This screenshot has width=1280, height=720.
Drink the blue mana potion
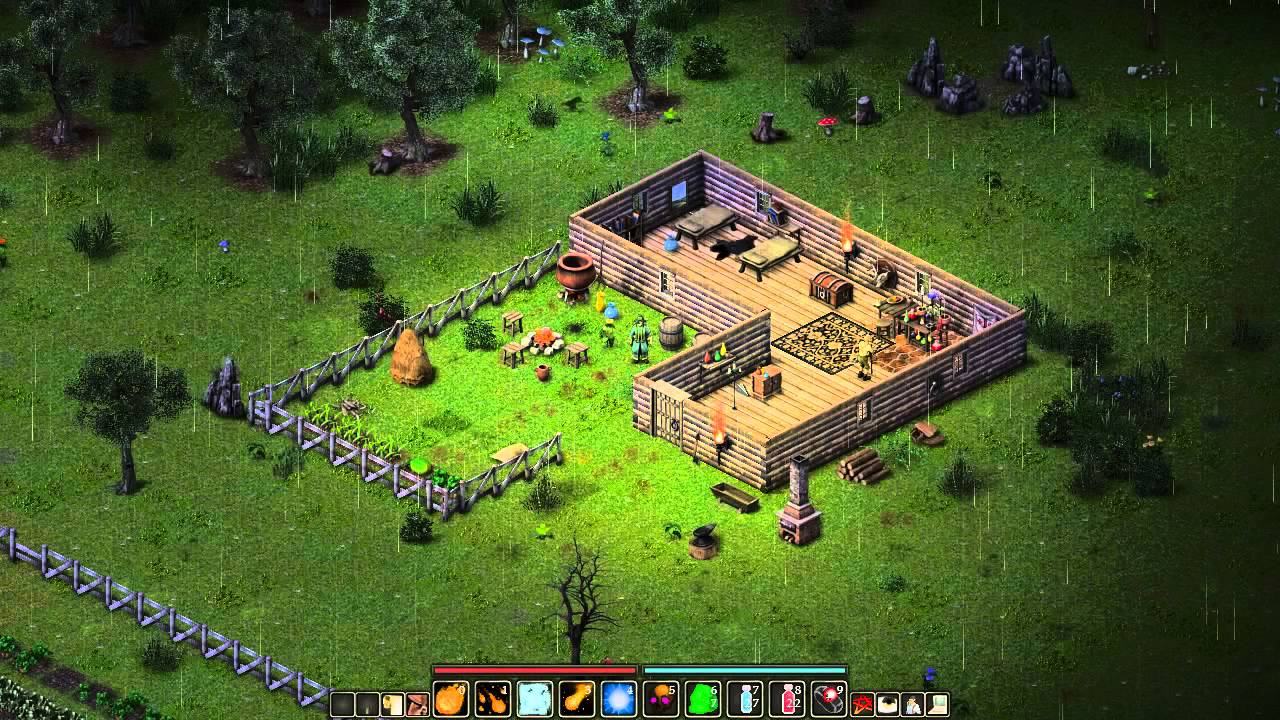pos(745,697)
